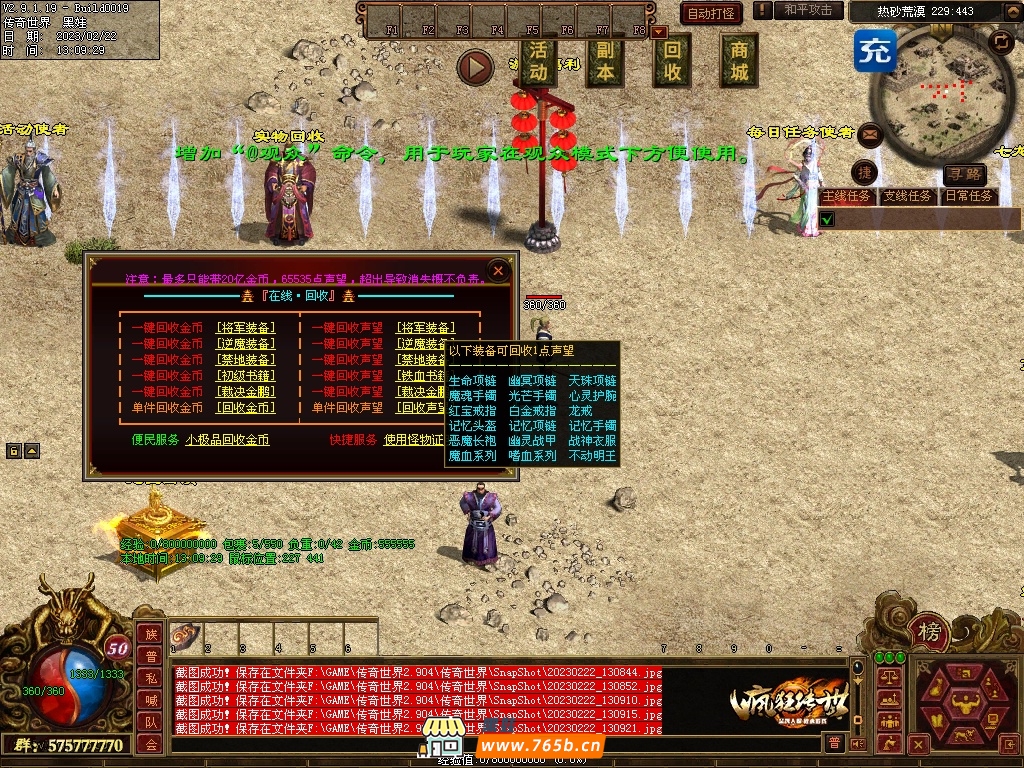Open the 回收 recycle menu
Image resolution: width=1024 pixels, height=768 pixels.
(x=672, y=60)
